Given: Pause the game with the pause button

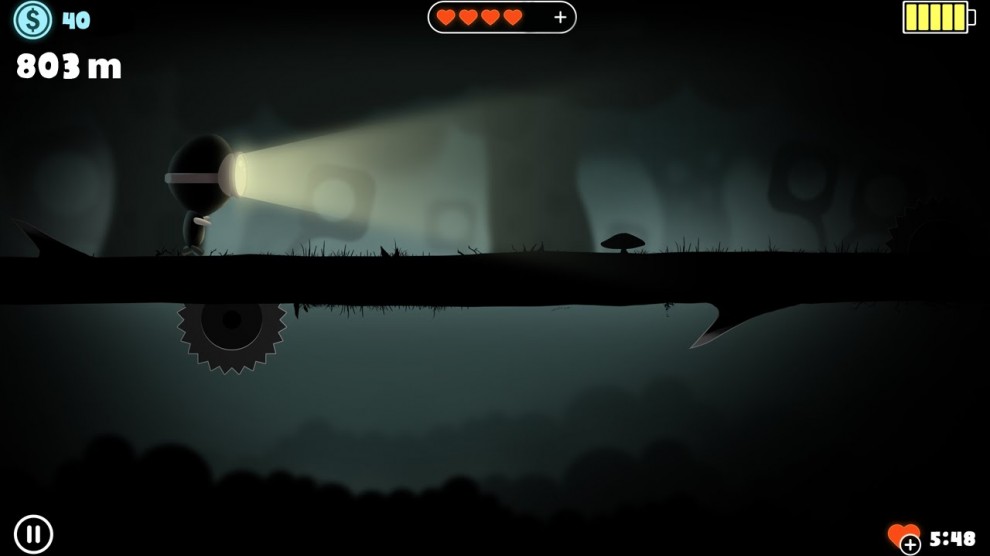Looking at the screenshot, I should 33,533.
